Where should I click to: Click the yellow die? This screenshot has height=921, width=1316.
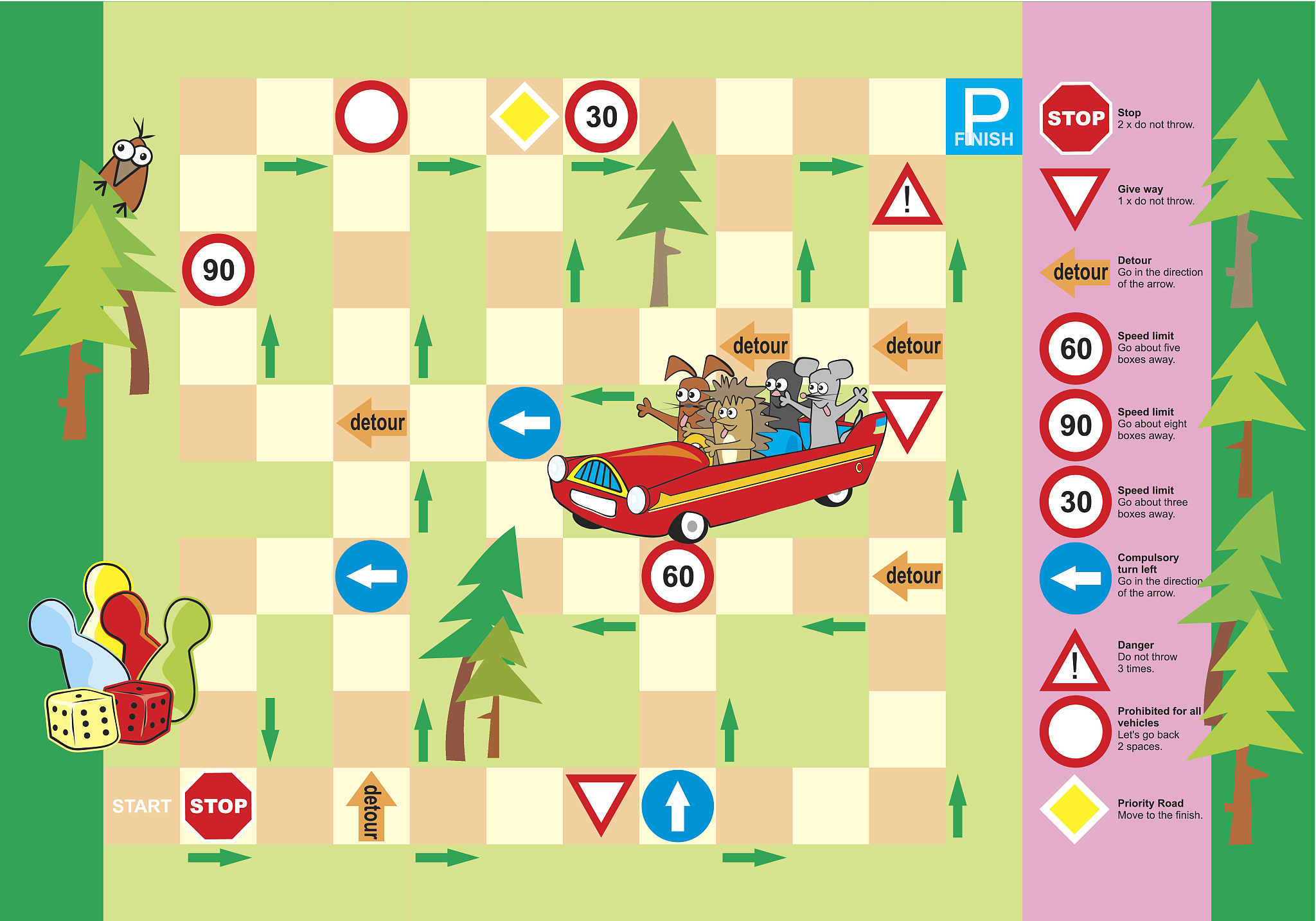82,719
